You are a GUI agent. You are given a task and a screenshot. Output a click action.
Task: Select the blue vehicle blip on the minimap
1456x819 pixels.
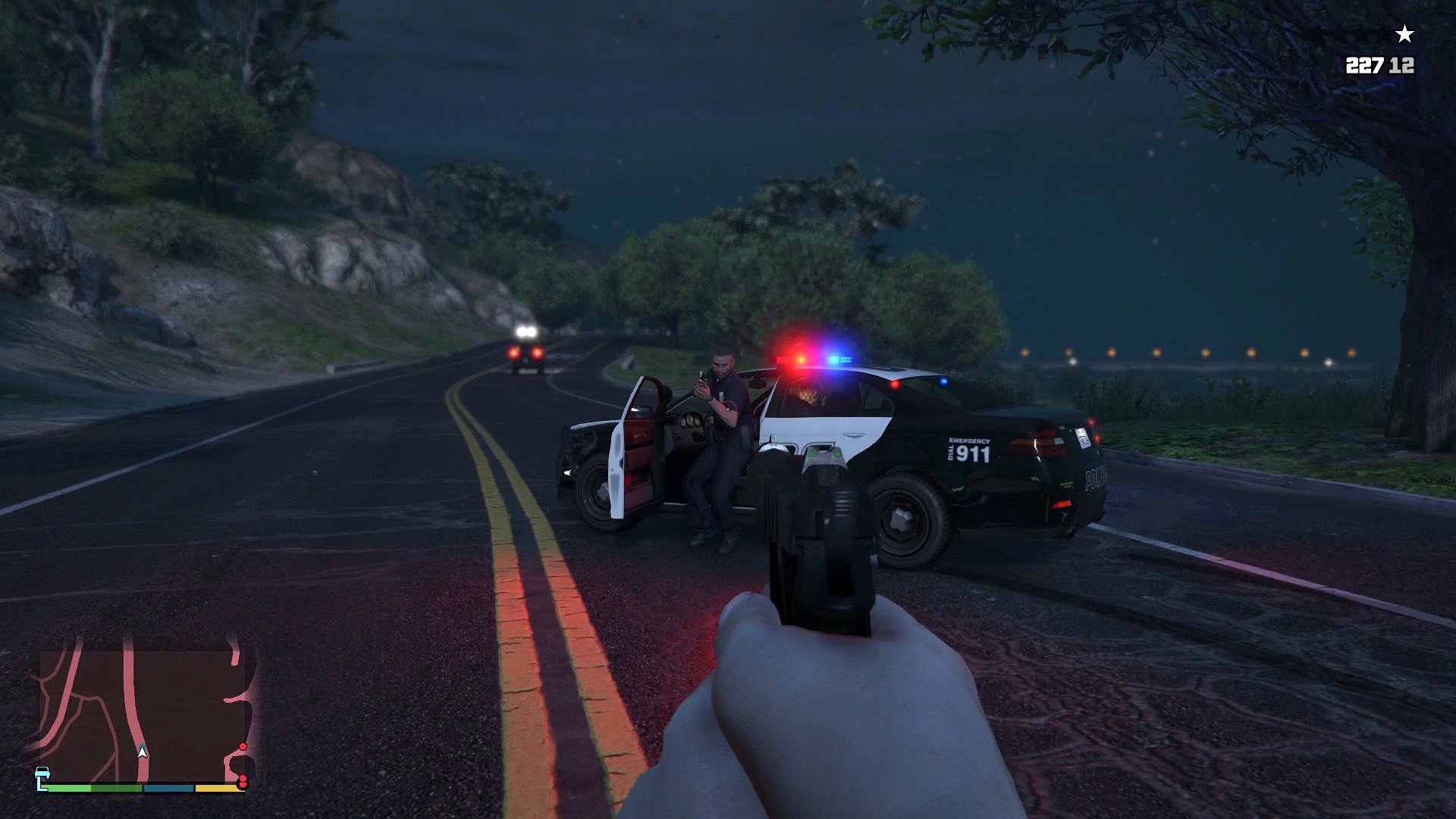pyautogui.click(x=42, y=772)
